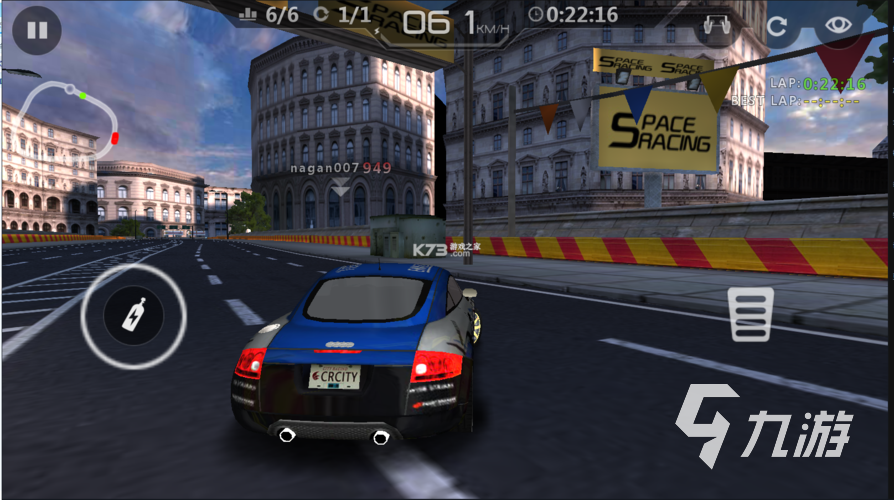The width and height of the screenshot is (894, 500).
Task: Switch camera view using the eye icon
Action: (x=838, y=24)
